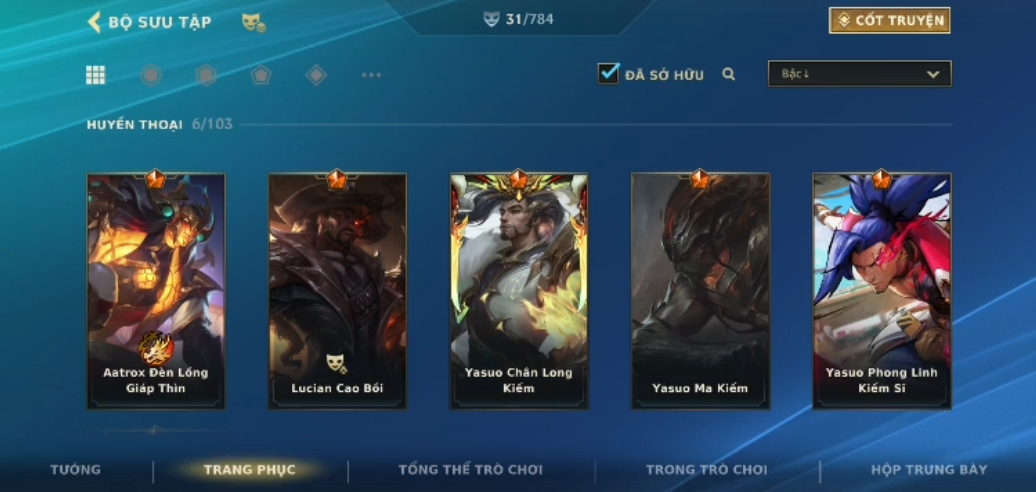Choose the diamond rarity filter icon

(316, 75)
